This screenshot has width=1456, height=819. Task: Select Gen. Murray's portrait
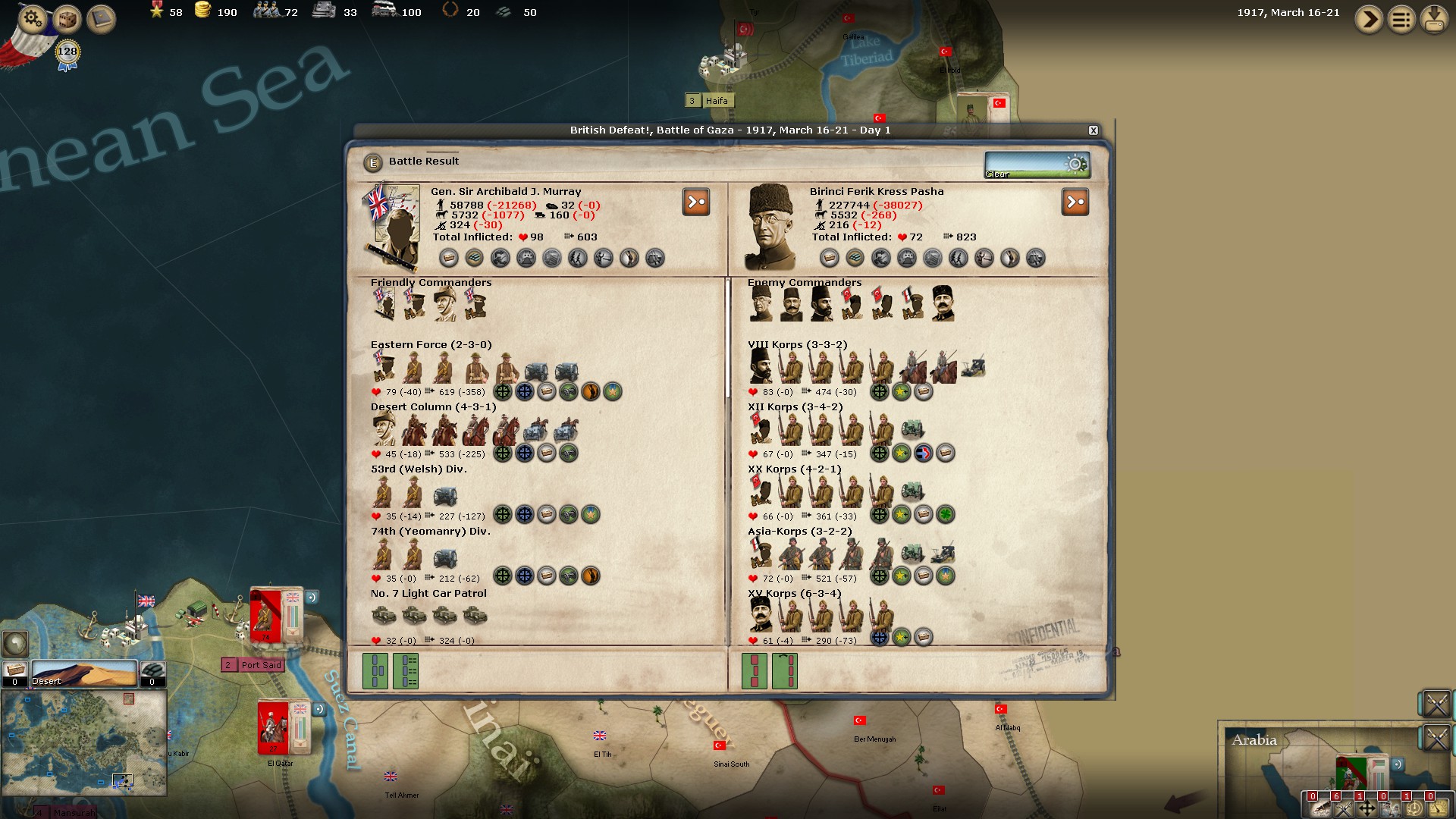tap(392, 225)
